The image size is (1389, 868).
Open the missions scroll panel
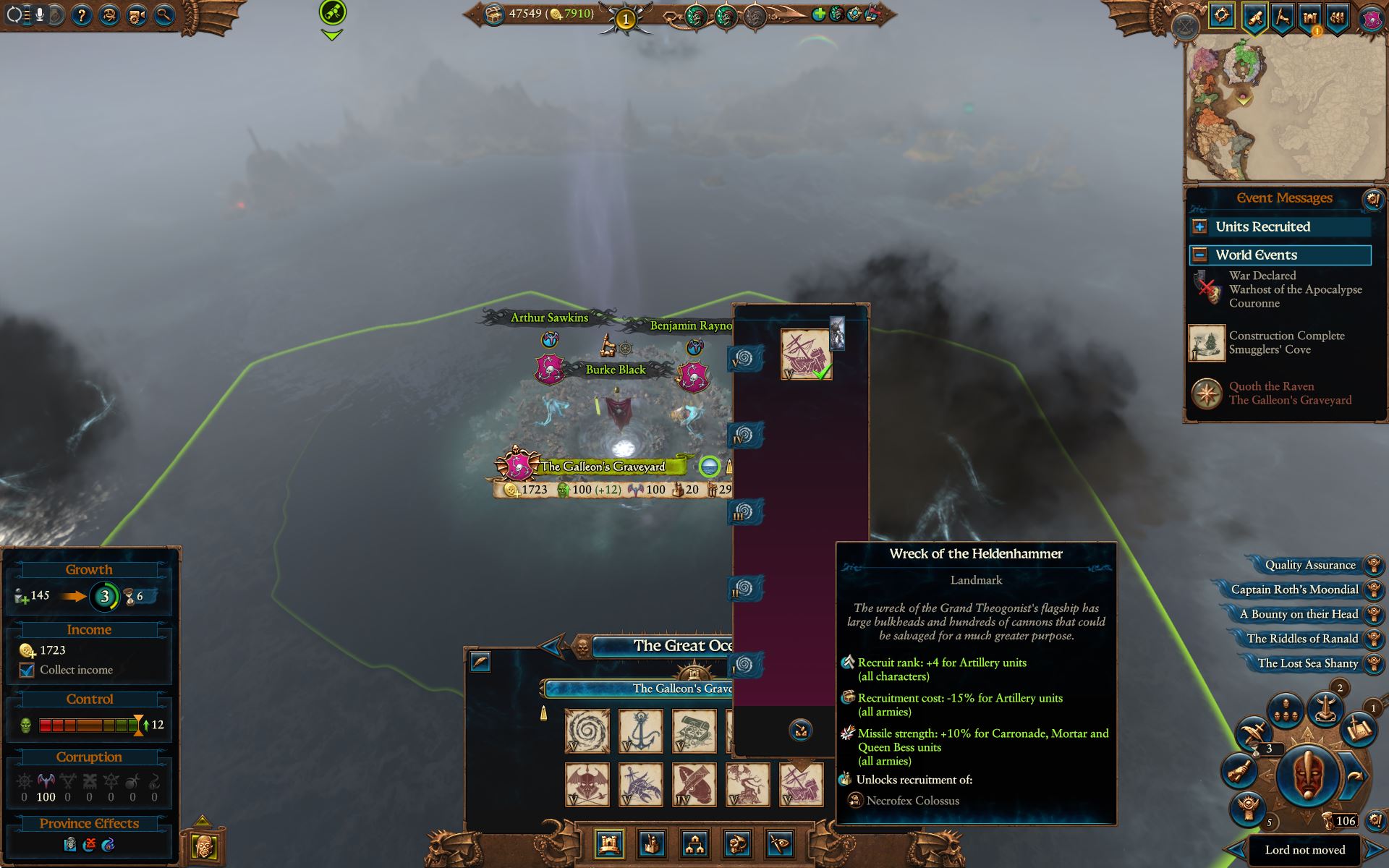coord(1254,18)
